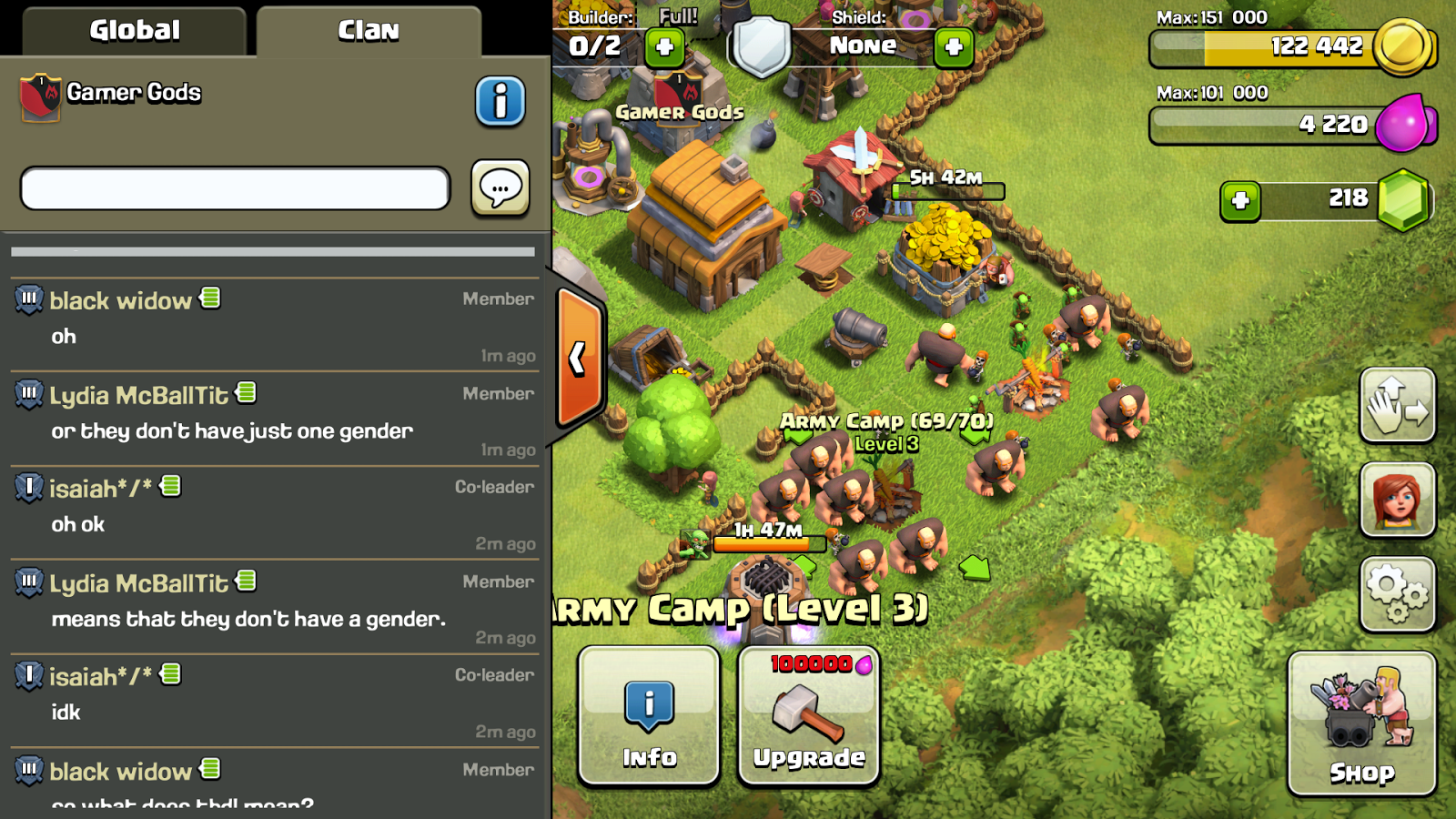Click black widow's experience level badge
The width and height of the screenshot is (1456, 819).
tap(30, 300)
